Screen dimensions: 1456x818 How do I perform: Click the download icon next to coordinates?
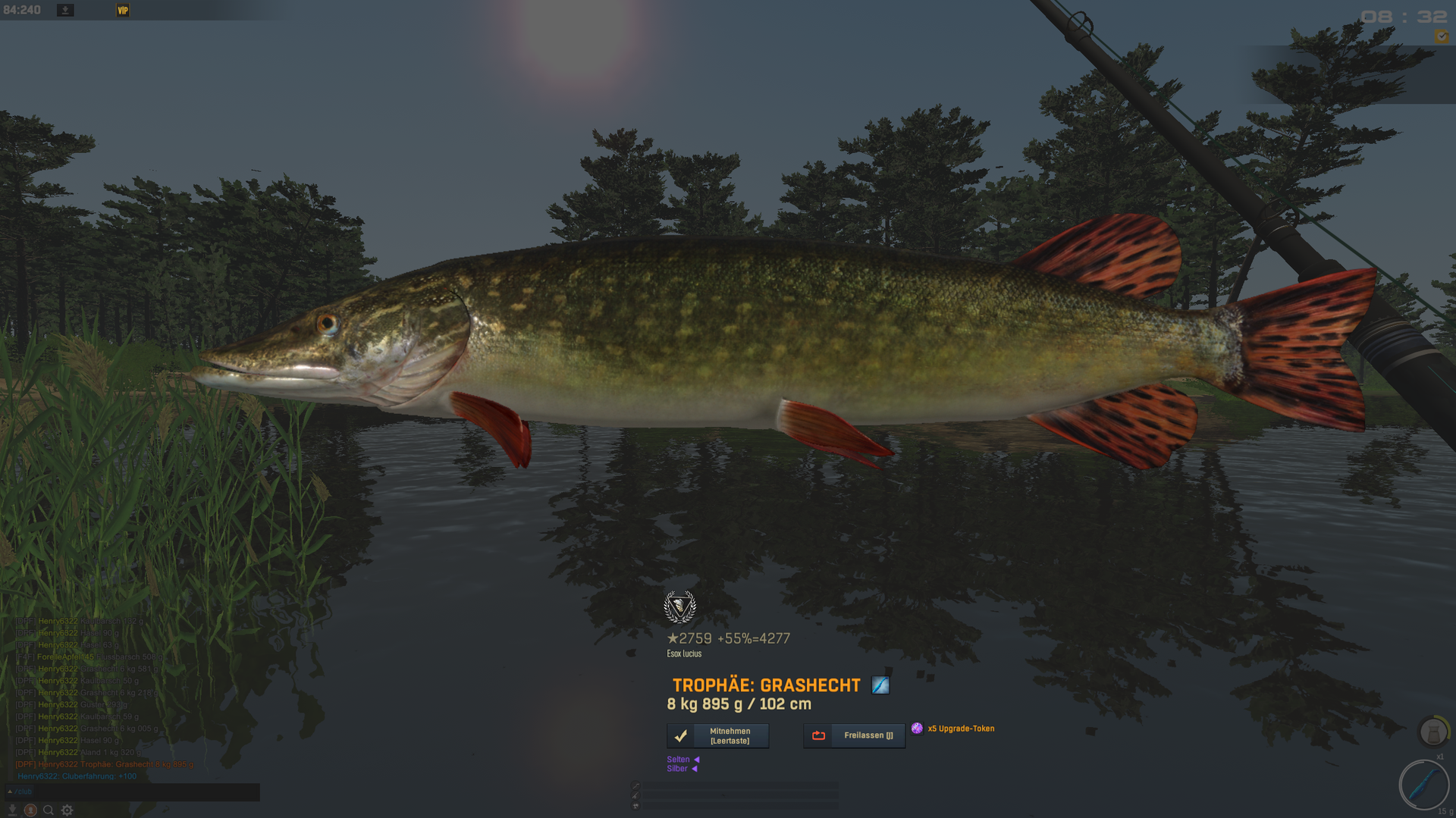click(65, 10)
